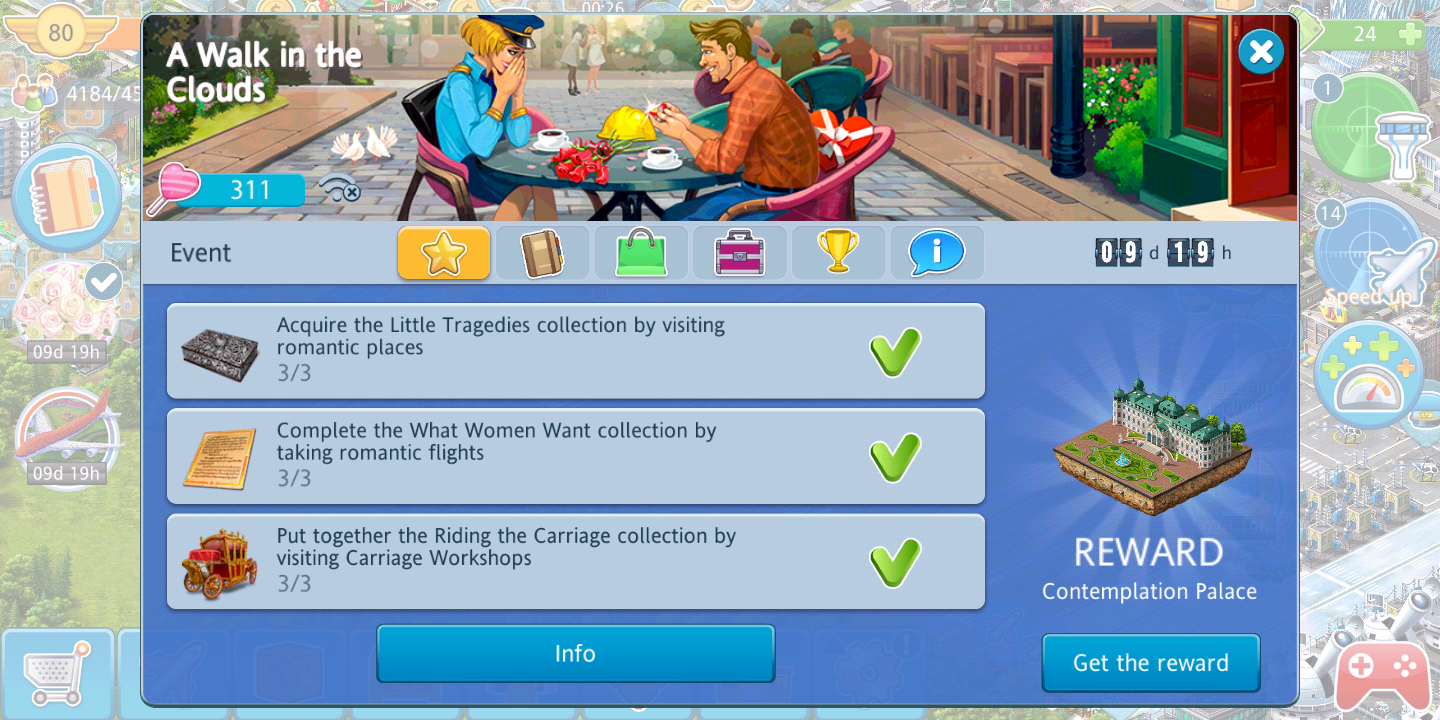Select the What Women Want collection task row
Image resolution: width=1440 pixels, height=720 pixels.
(x=575, y=456)
